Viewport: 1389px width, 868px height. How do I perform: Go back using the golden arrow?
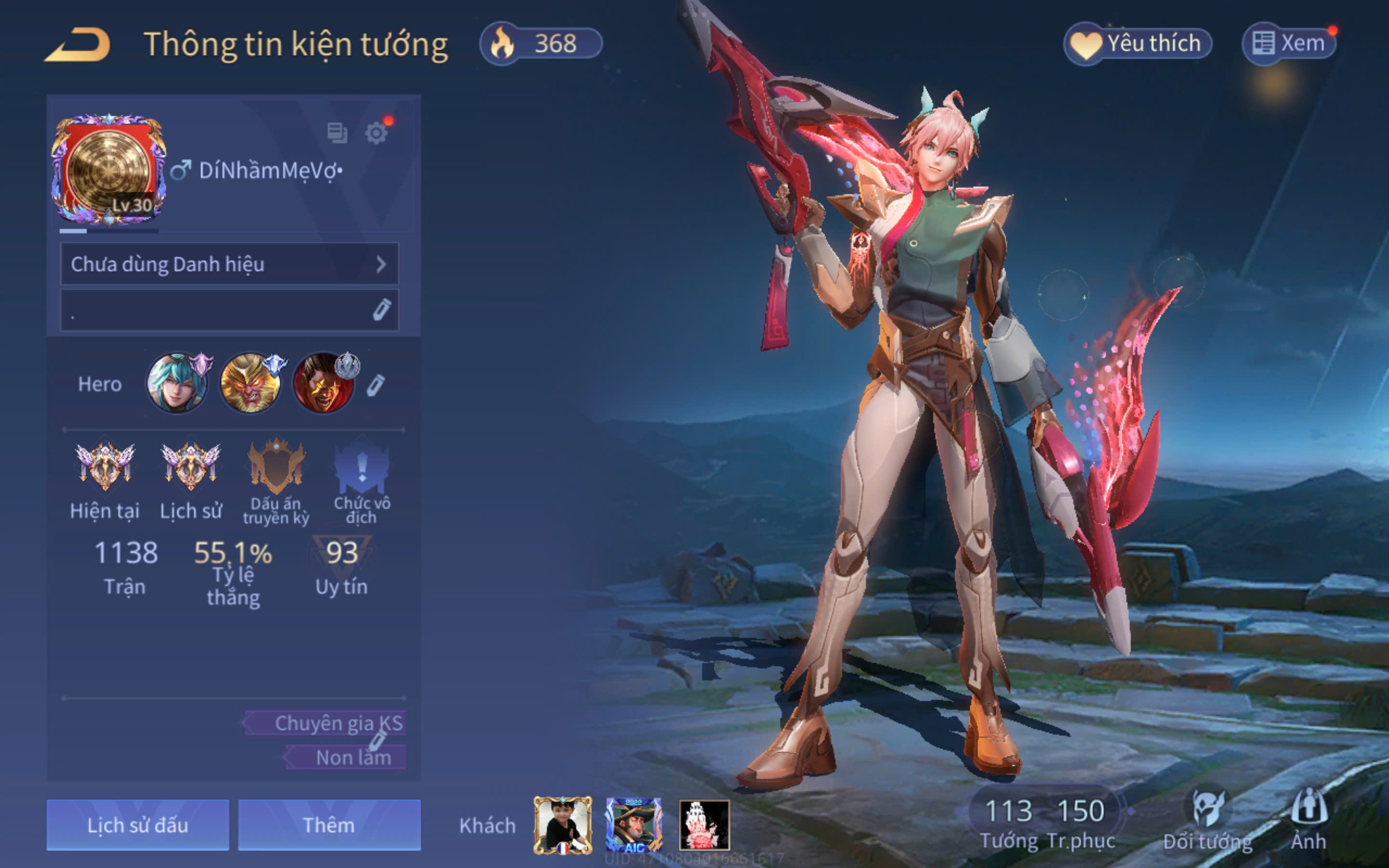(78, 45)
